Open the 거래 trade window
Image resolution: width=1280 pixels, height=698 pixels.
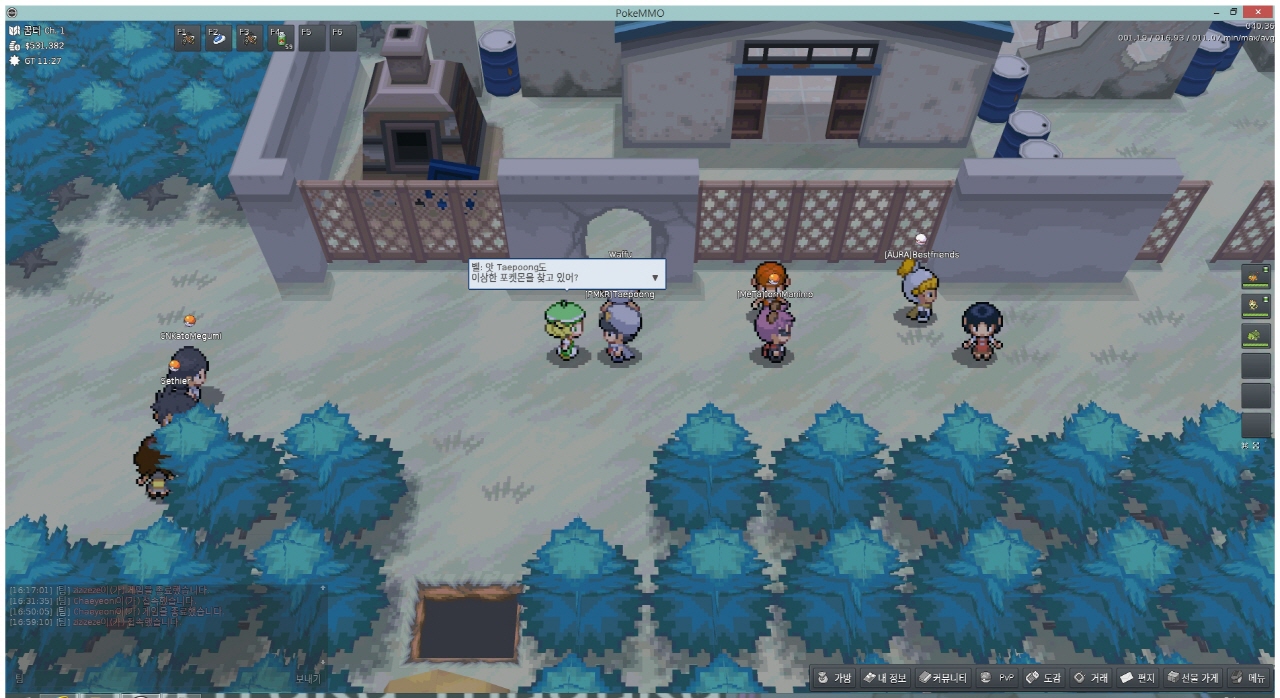pyautogui.click(x=1091, y=678)
